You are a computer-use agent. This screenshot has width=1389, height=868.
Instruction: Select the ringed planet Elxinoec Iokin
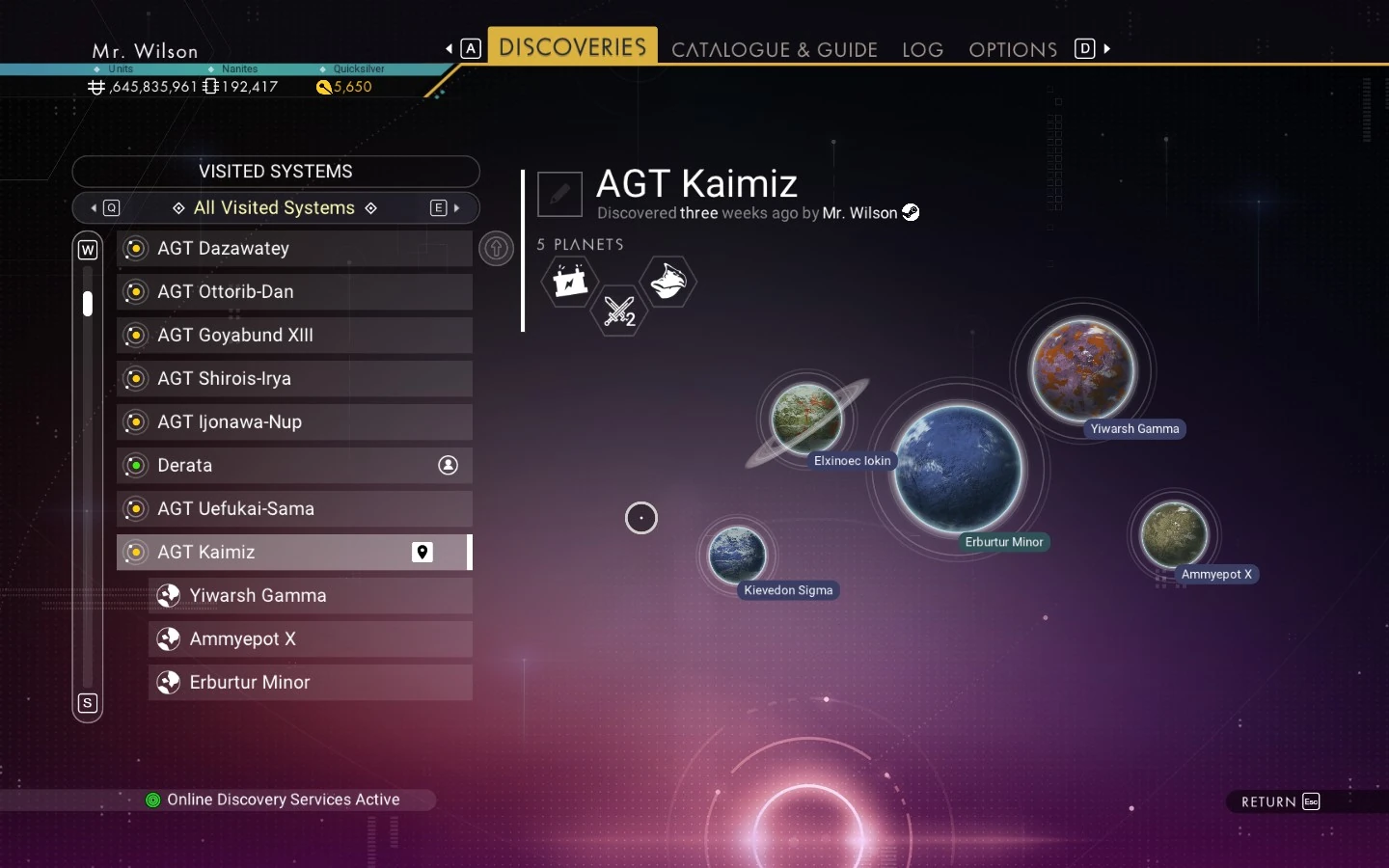806,420
